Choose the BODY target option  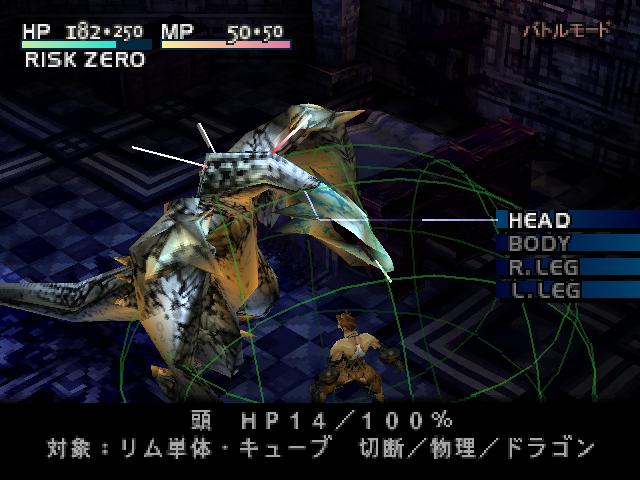540,243
